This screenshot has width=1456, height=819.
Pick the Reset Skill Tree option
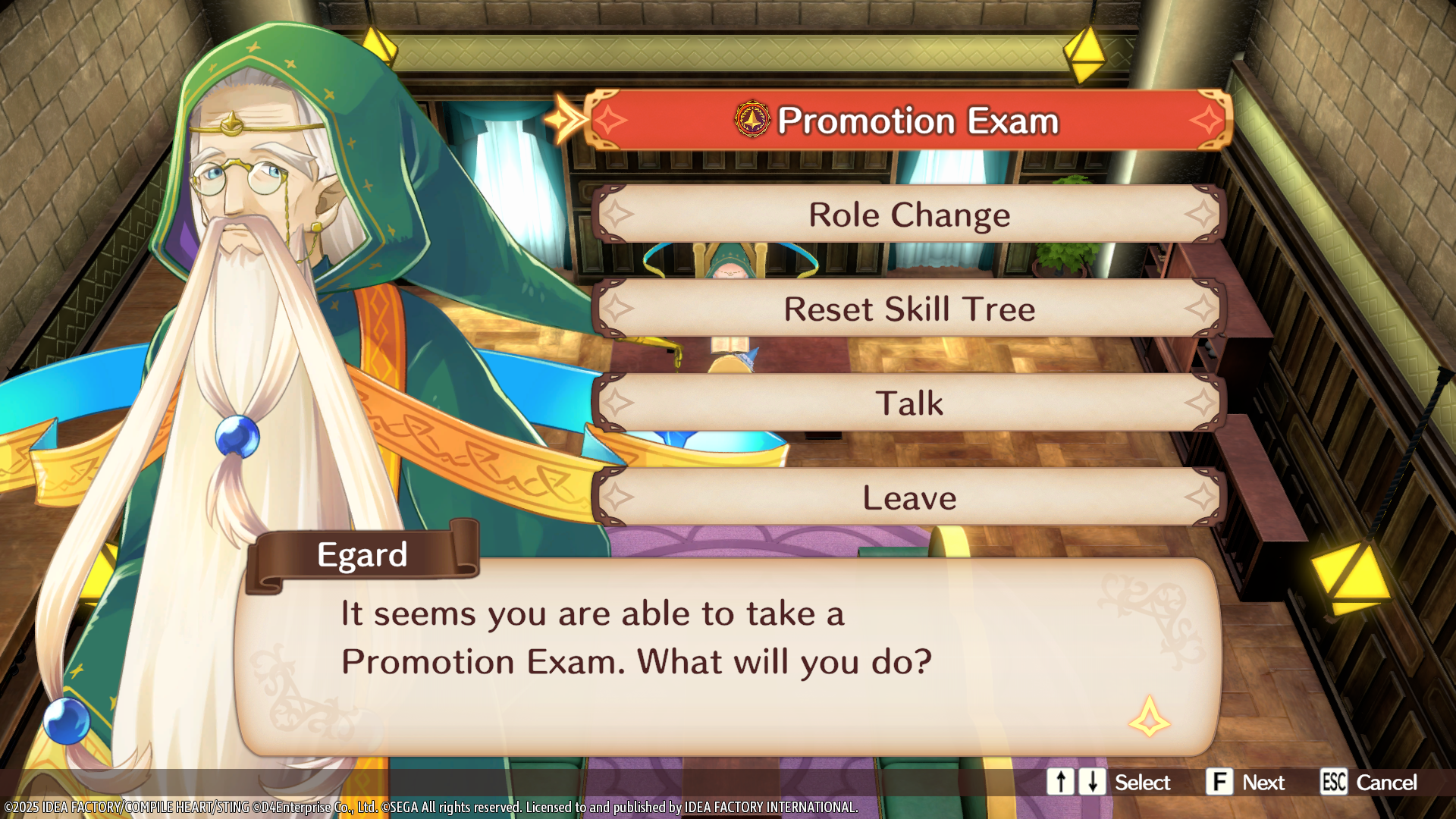908,309
